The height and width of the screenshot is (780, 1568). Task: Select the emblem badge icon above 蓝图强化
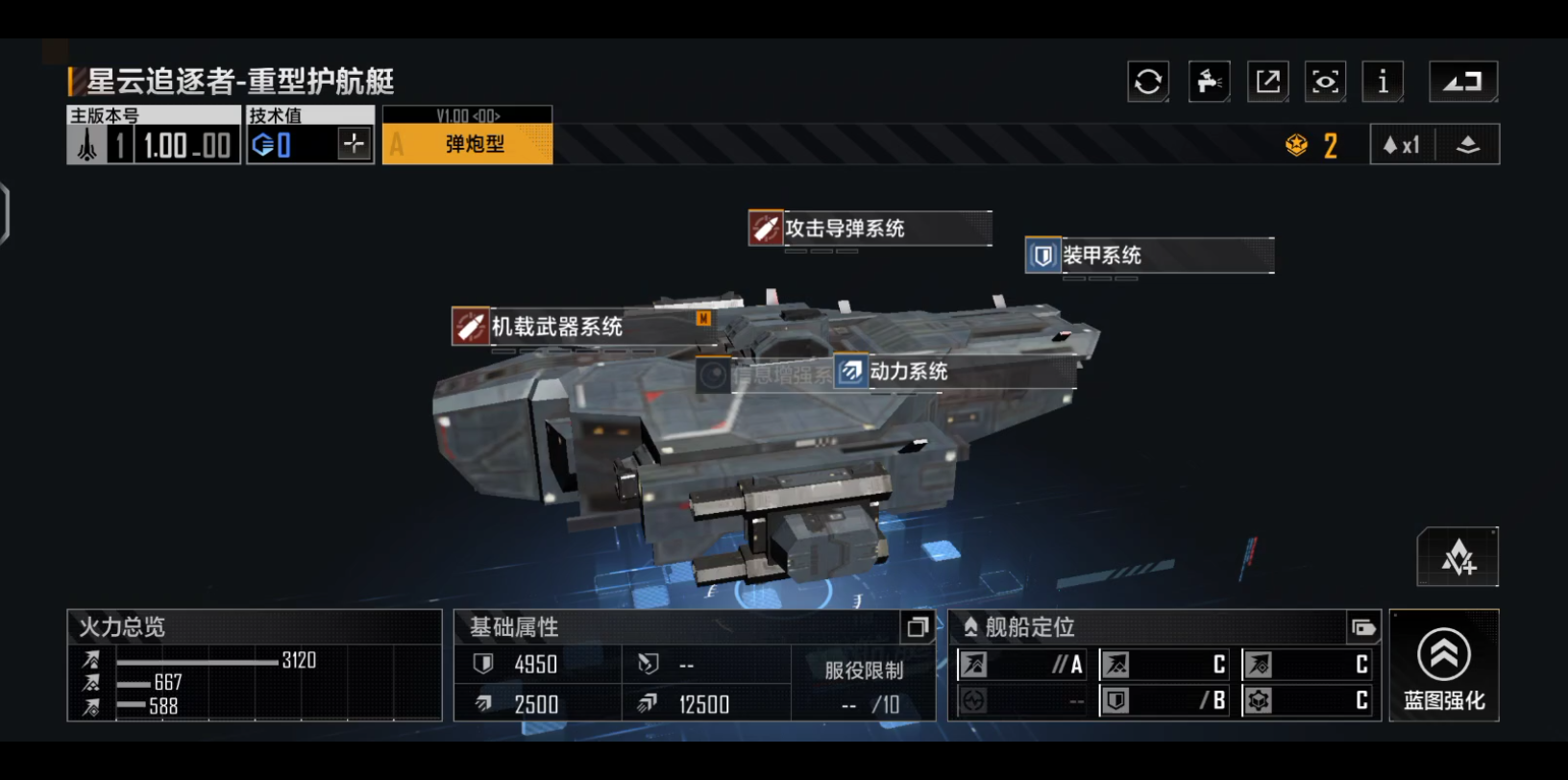click(1457, 557)
